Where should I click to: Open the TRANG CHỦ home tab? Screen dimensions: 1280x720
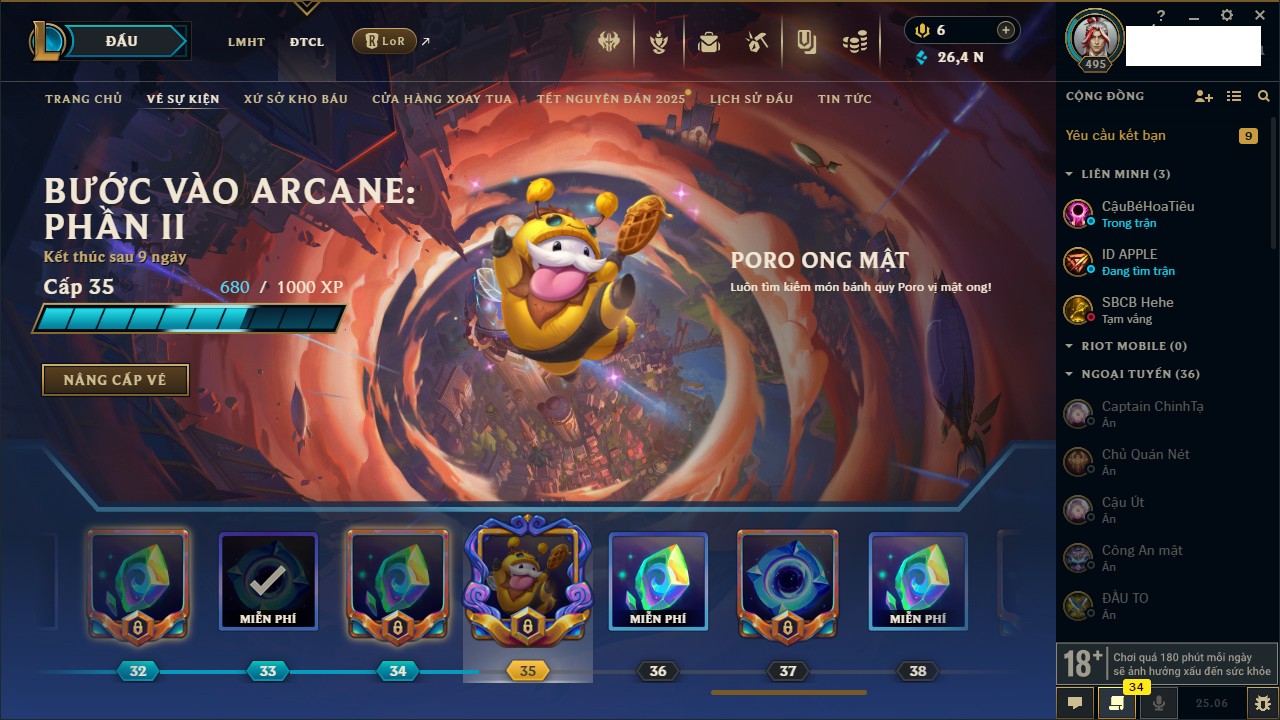click(x=83, y=99)
